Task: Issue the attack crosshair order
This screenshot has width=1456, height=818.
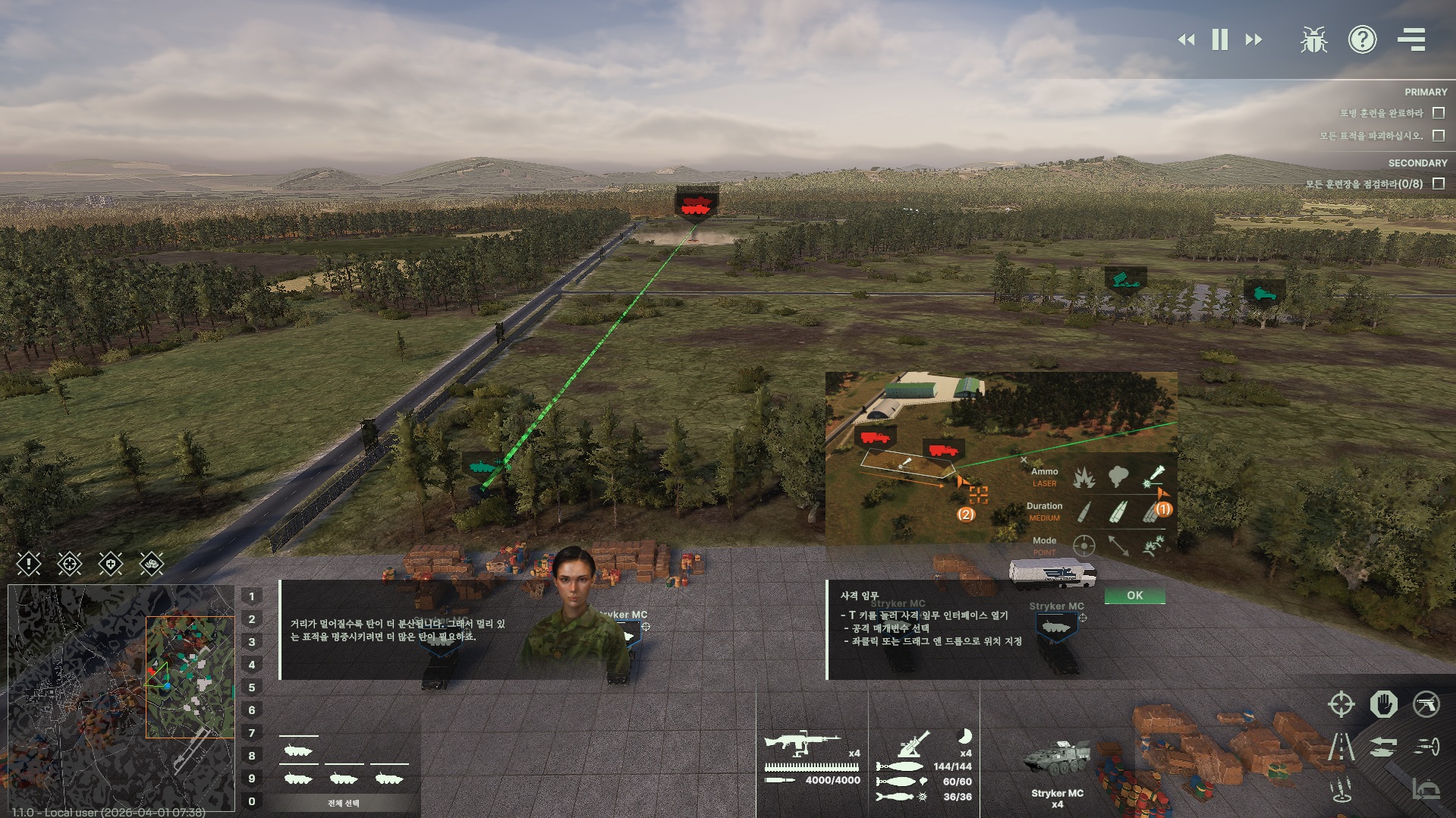Action: click(x=1341, y=704)
